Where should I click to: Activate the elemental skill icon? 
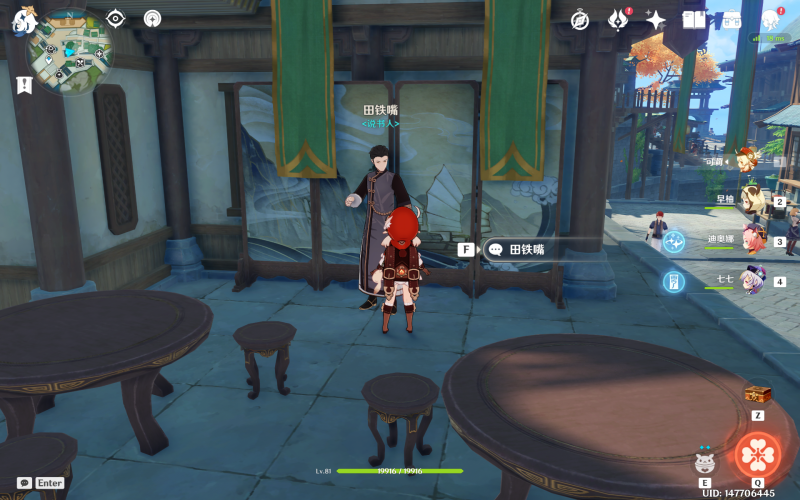706,461
